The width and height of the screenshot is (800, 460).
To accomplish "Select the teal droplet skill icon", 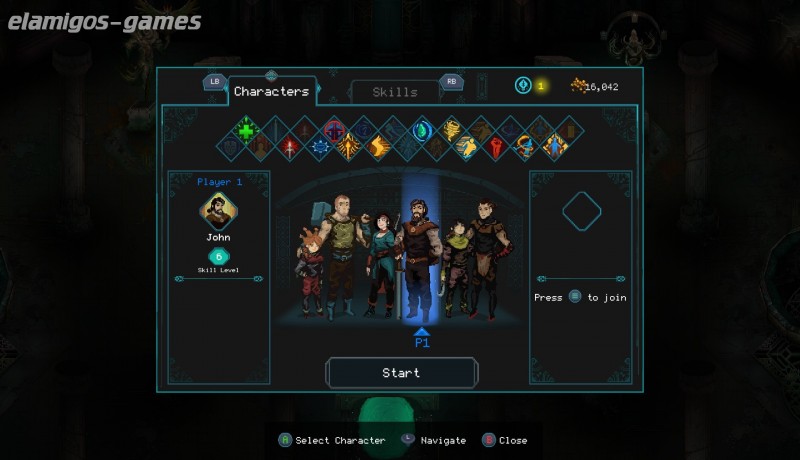I will (x=422, y=130).
